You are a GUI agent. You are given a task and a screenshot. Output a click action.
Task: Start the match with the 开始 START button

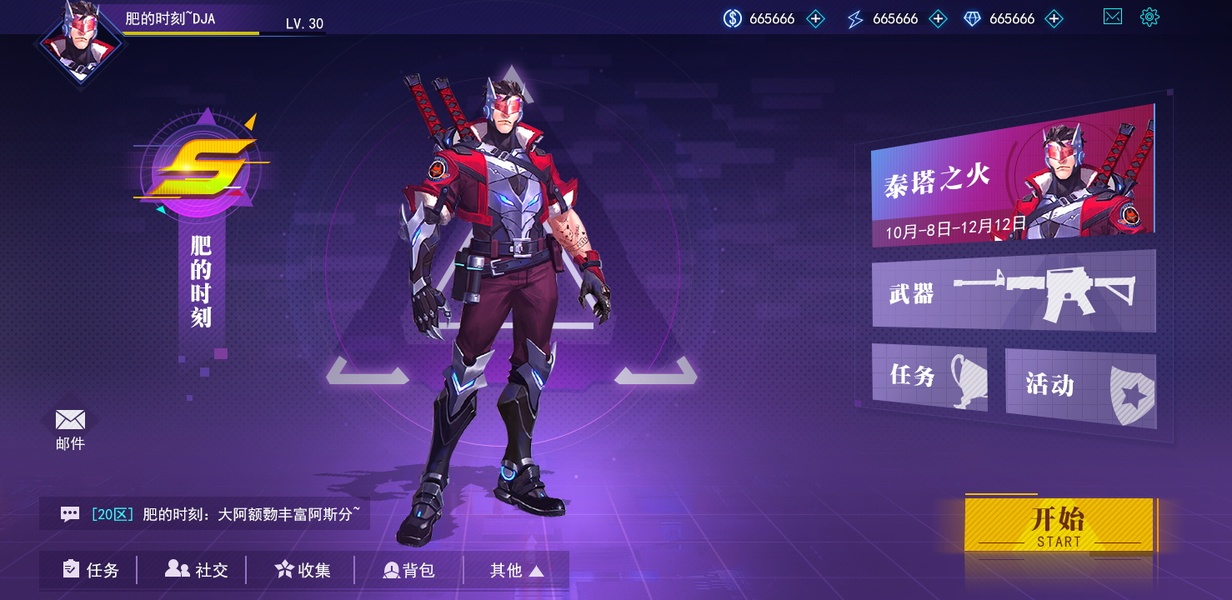(1058, 525)
